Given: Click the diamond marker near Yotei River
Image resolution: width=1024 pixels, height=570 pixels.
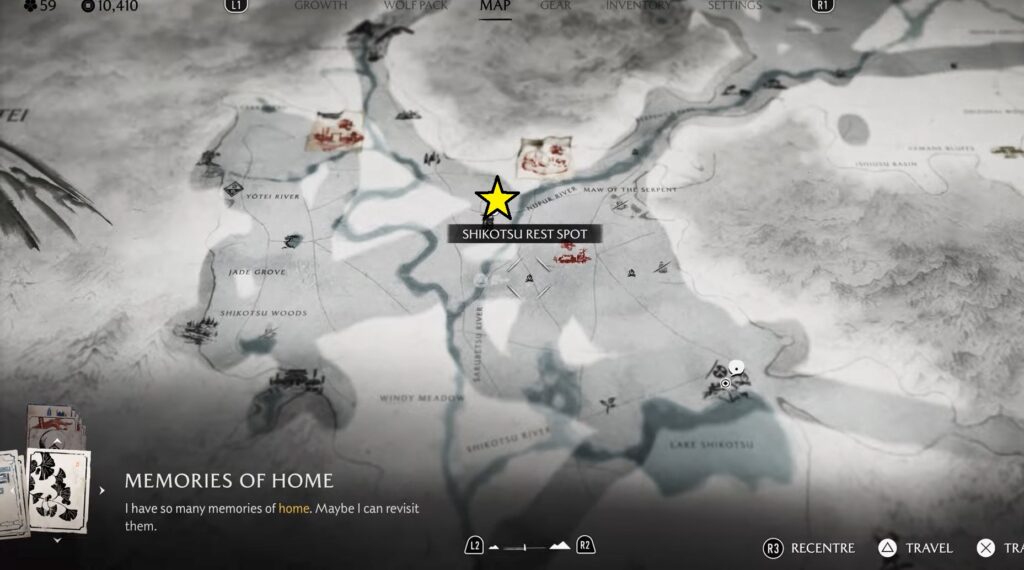Looking at the screenshot, I should [x=234, y=188].
